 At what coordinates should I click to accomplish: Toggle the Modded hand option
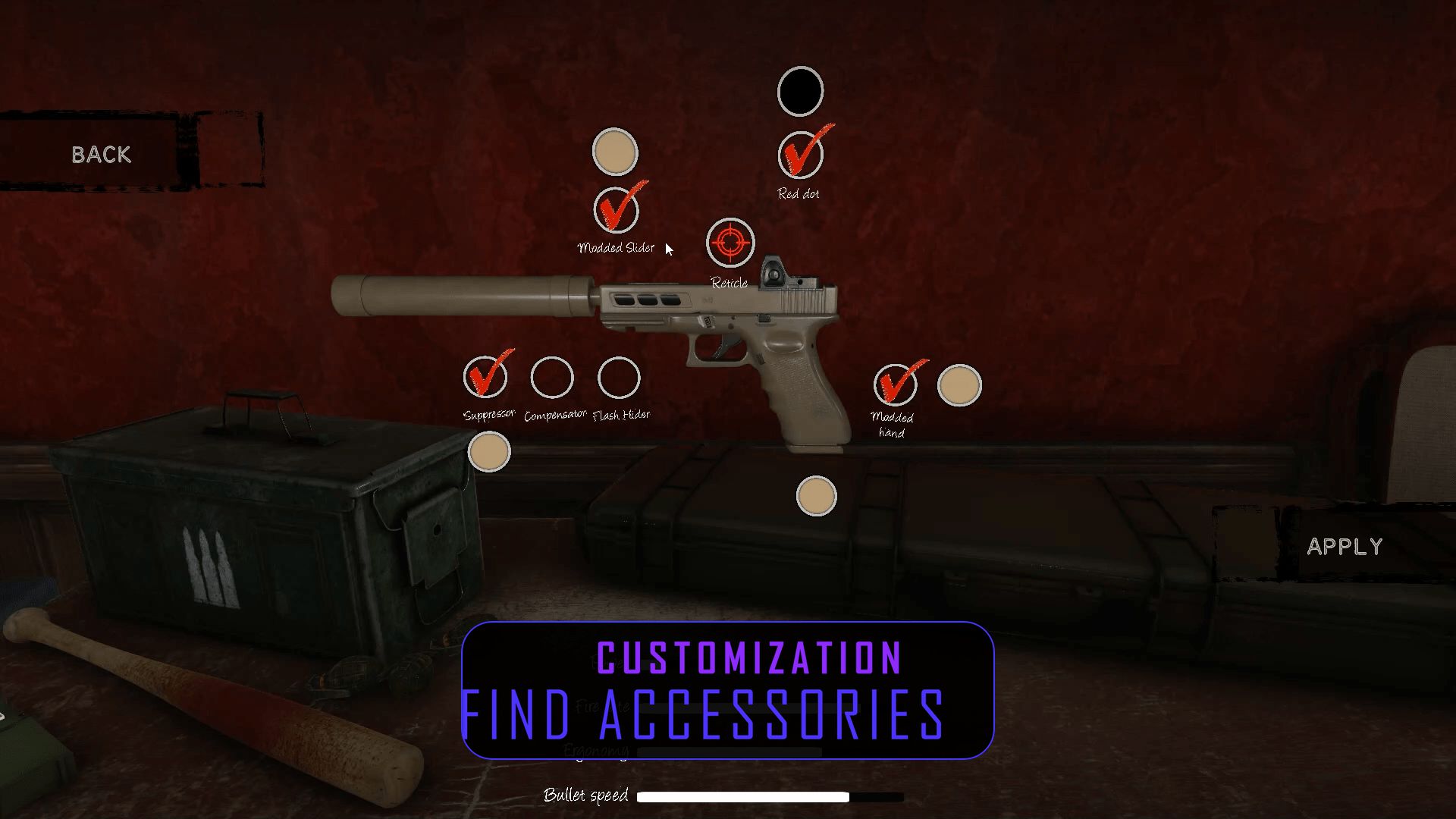(x=895, y=385)
